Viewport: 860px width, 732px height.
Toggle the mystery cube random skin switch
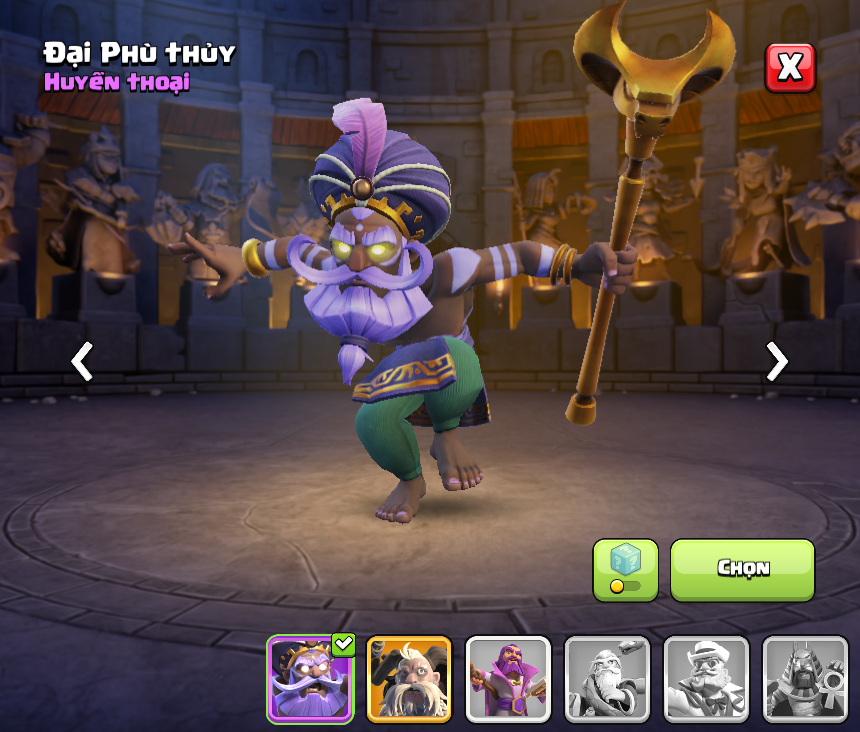[x=625, y=570]
